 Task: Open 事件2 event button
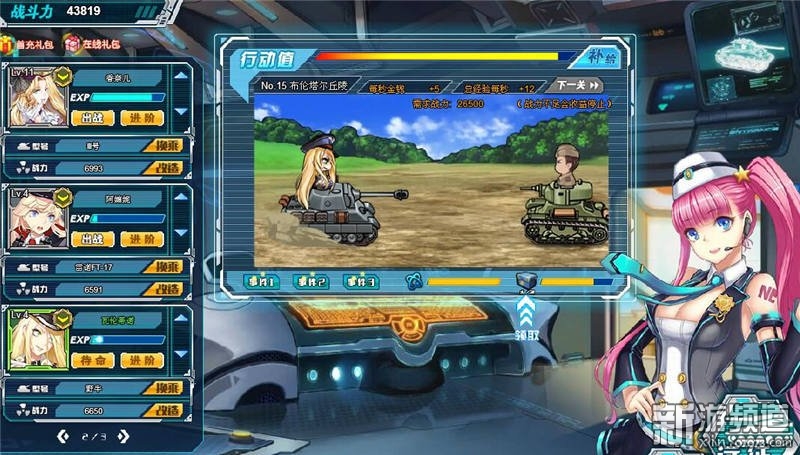[310, 282]
